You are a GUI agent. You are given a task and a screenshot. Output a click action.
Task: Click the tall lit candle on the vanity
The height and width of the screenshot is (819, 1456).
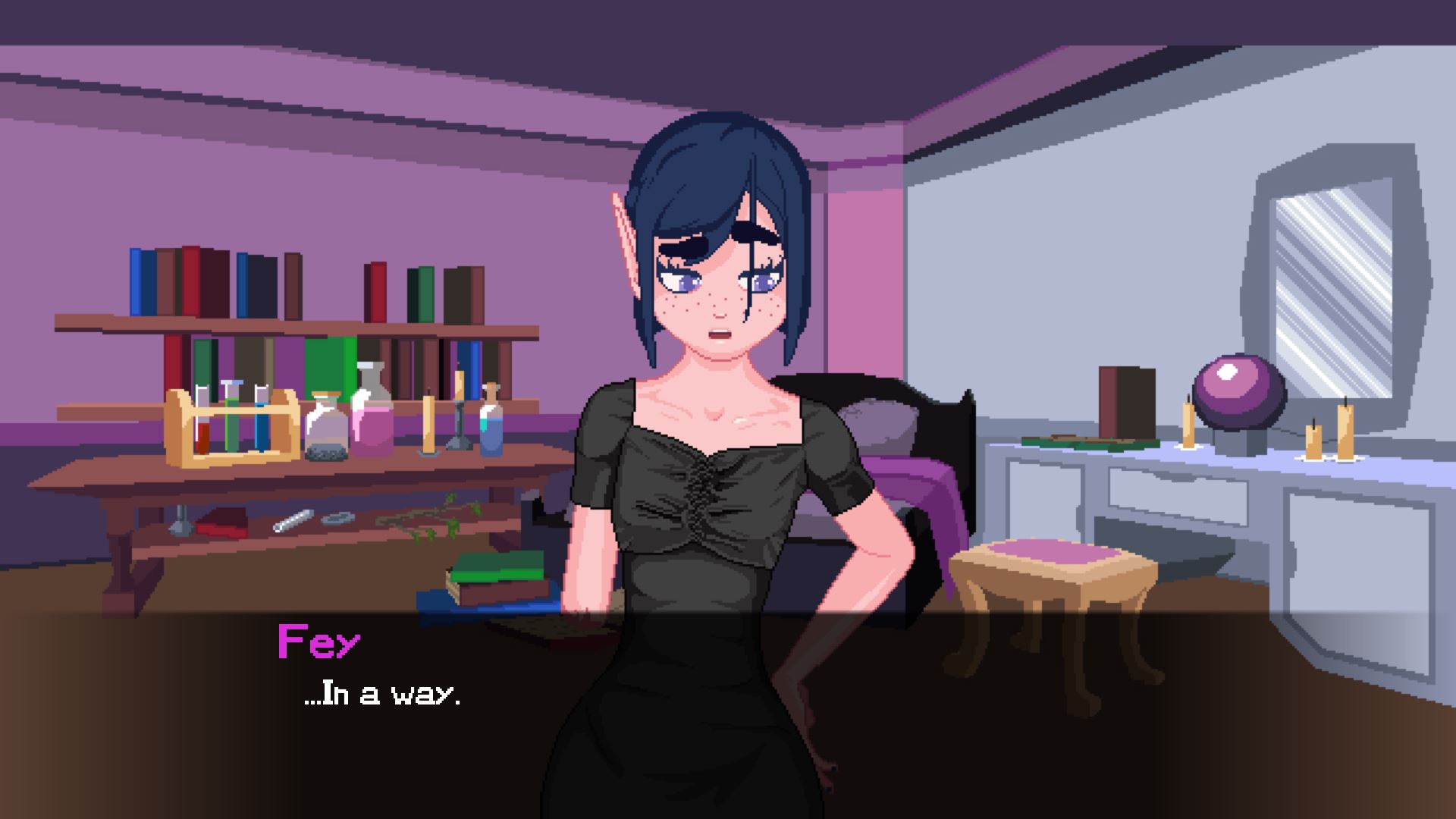point(1345,432)
